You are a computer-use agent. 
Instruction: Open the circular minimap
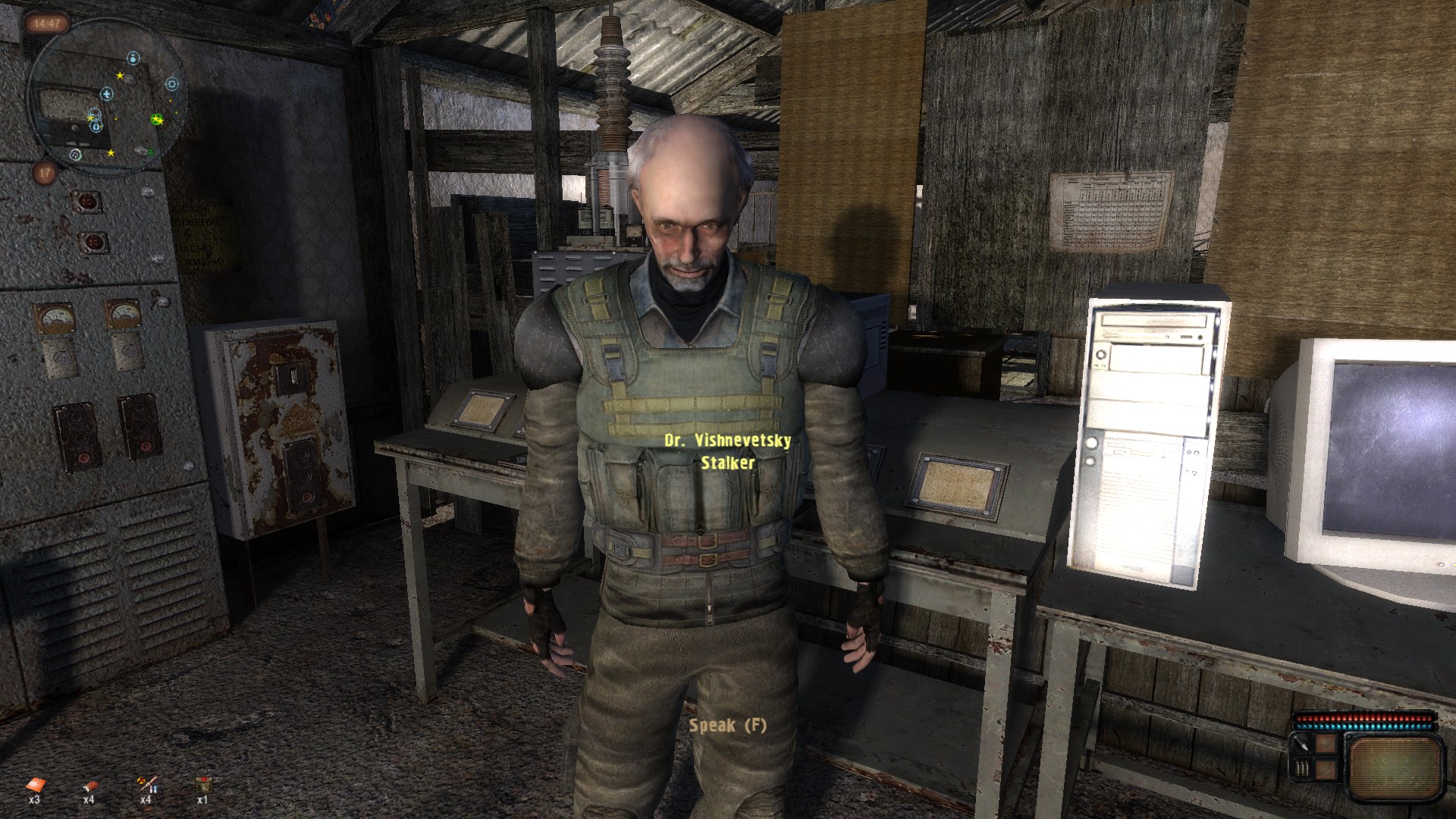click(105, 99)
